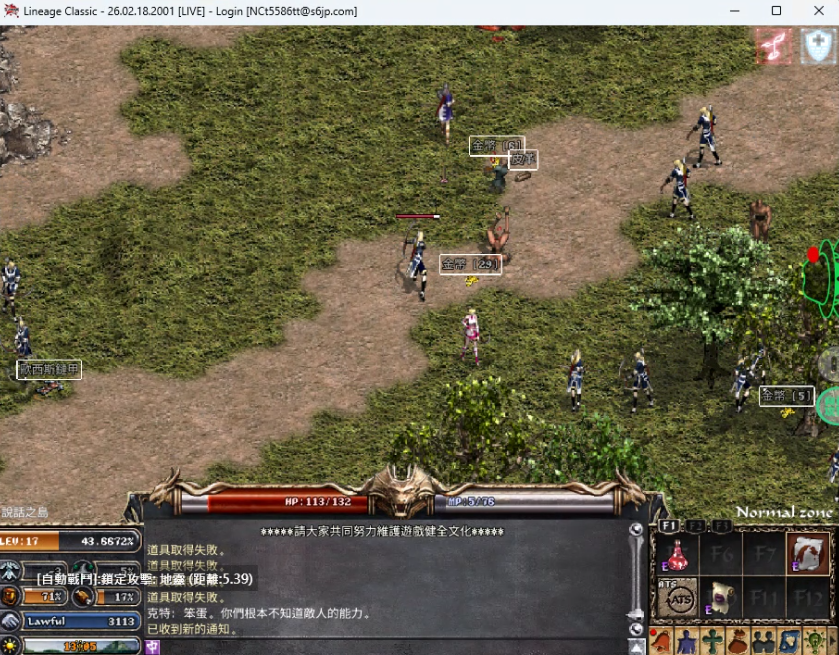Image resolution: width=839 pixels, height=655 pixels.
Task: Maximize the Lineage Classic window
Action: 776,11
